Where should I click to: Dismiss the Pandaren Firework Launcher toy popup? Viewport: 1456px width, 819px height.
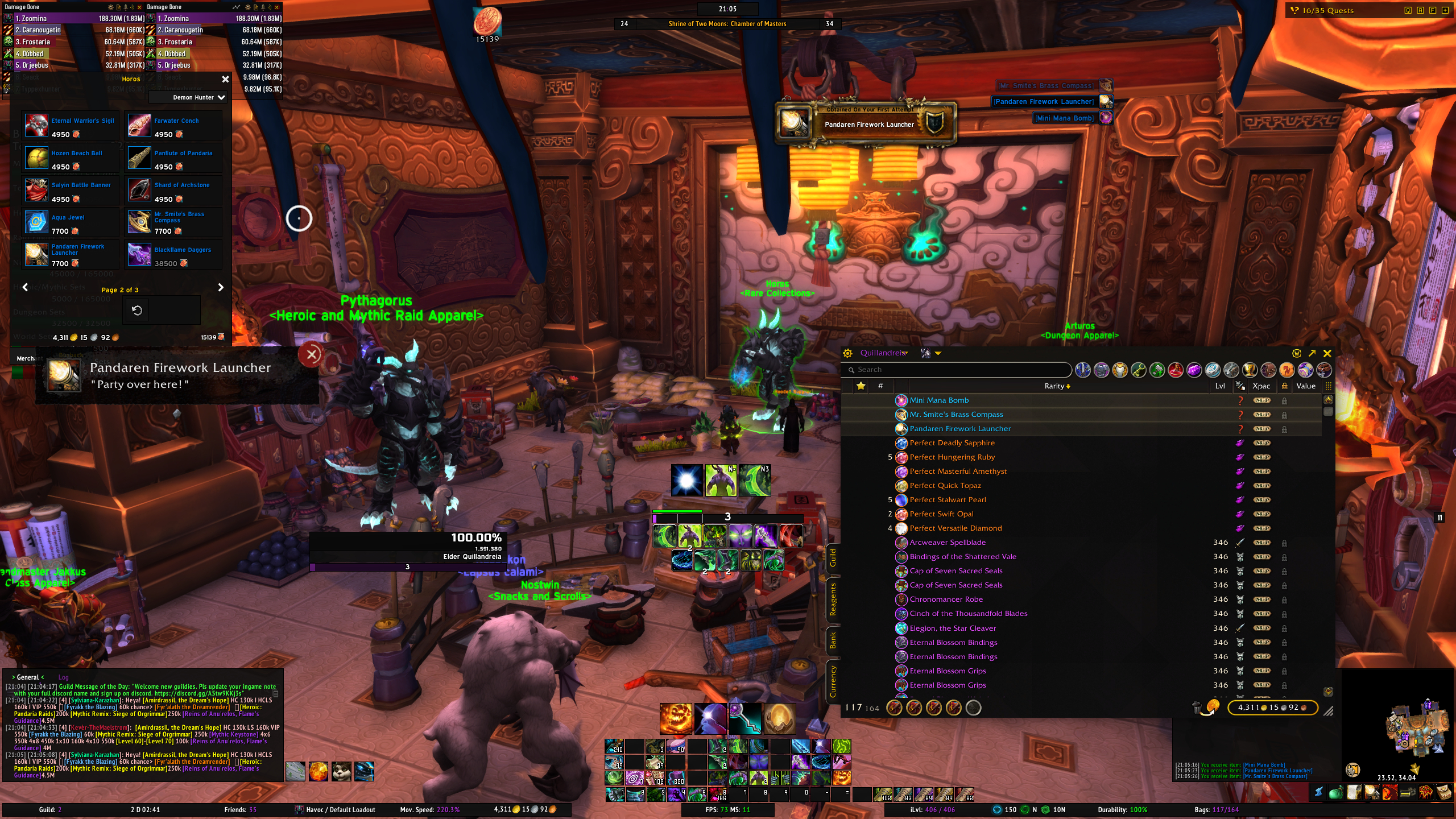pyautogui.click(x=311, y=355)
